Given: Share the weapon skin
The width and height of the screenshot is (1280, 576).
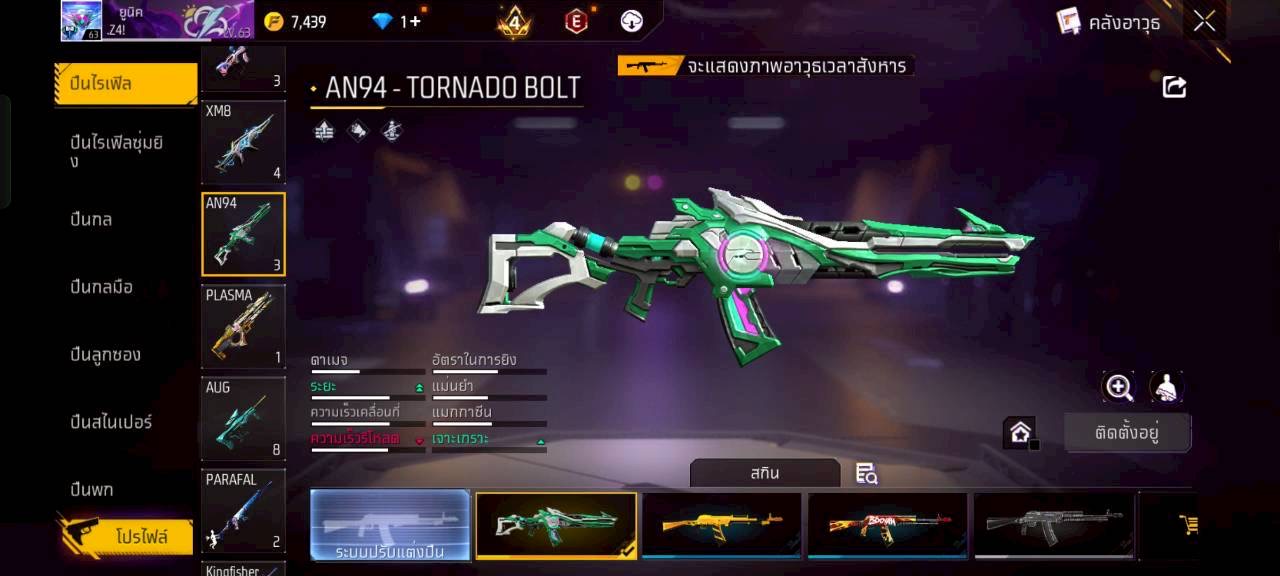Looking at the screenshot, I should [1174, 87].
